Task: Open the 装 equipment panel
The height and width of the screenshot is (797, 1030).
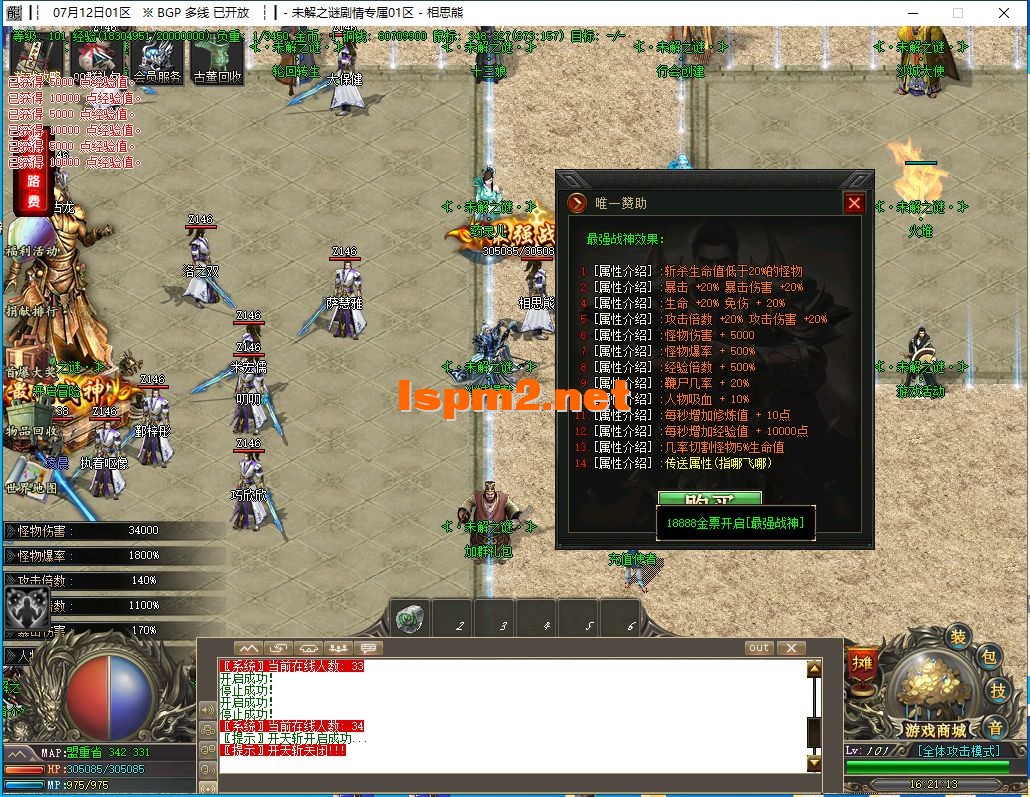Action: 958,636
